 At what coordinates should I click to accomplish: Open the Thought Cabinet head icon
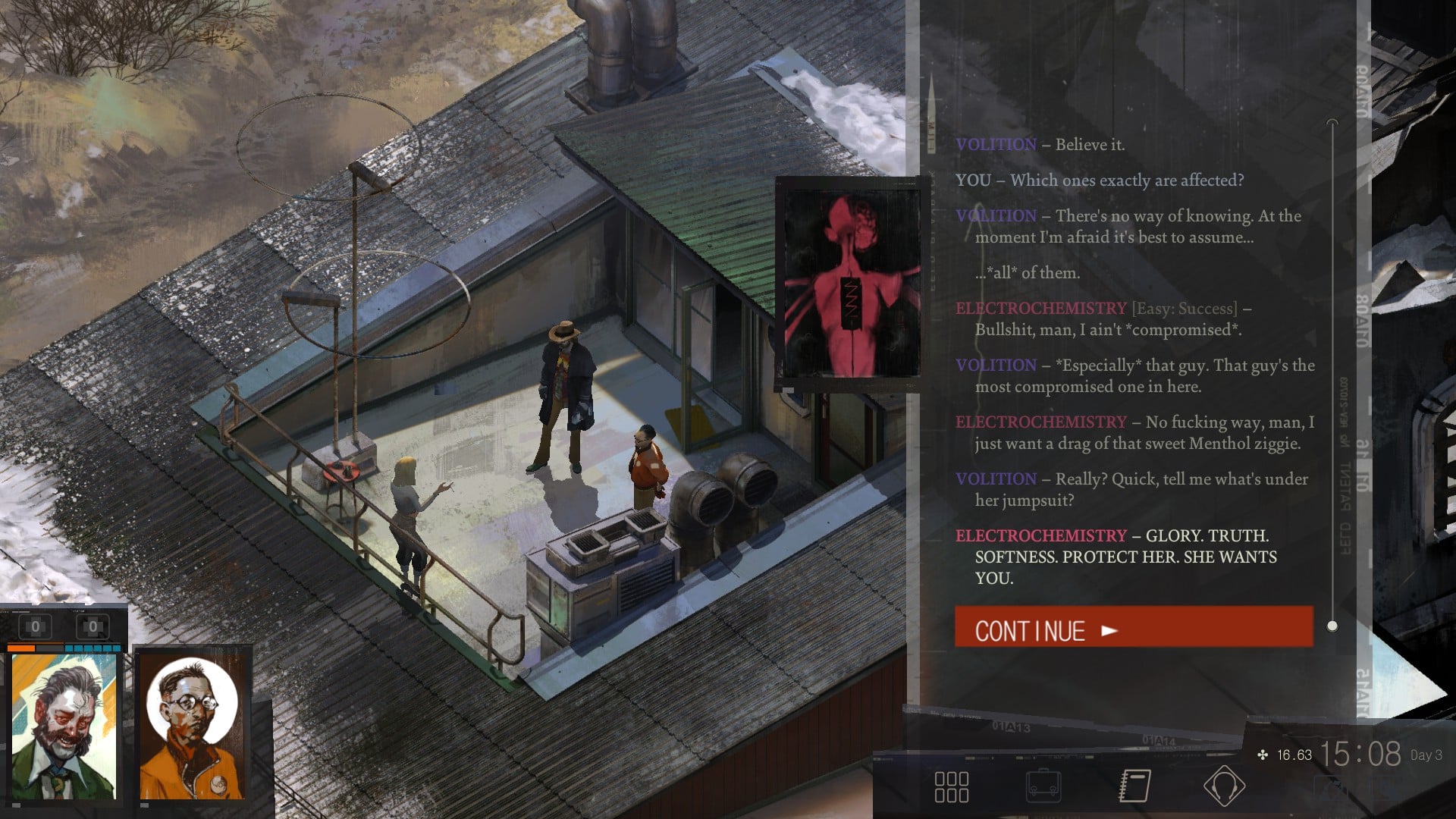tap(1223, 786)
